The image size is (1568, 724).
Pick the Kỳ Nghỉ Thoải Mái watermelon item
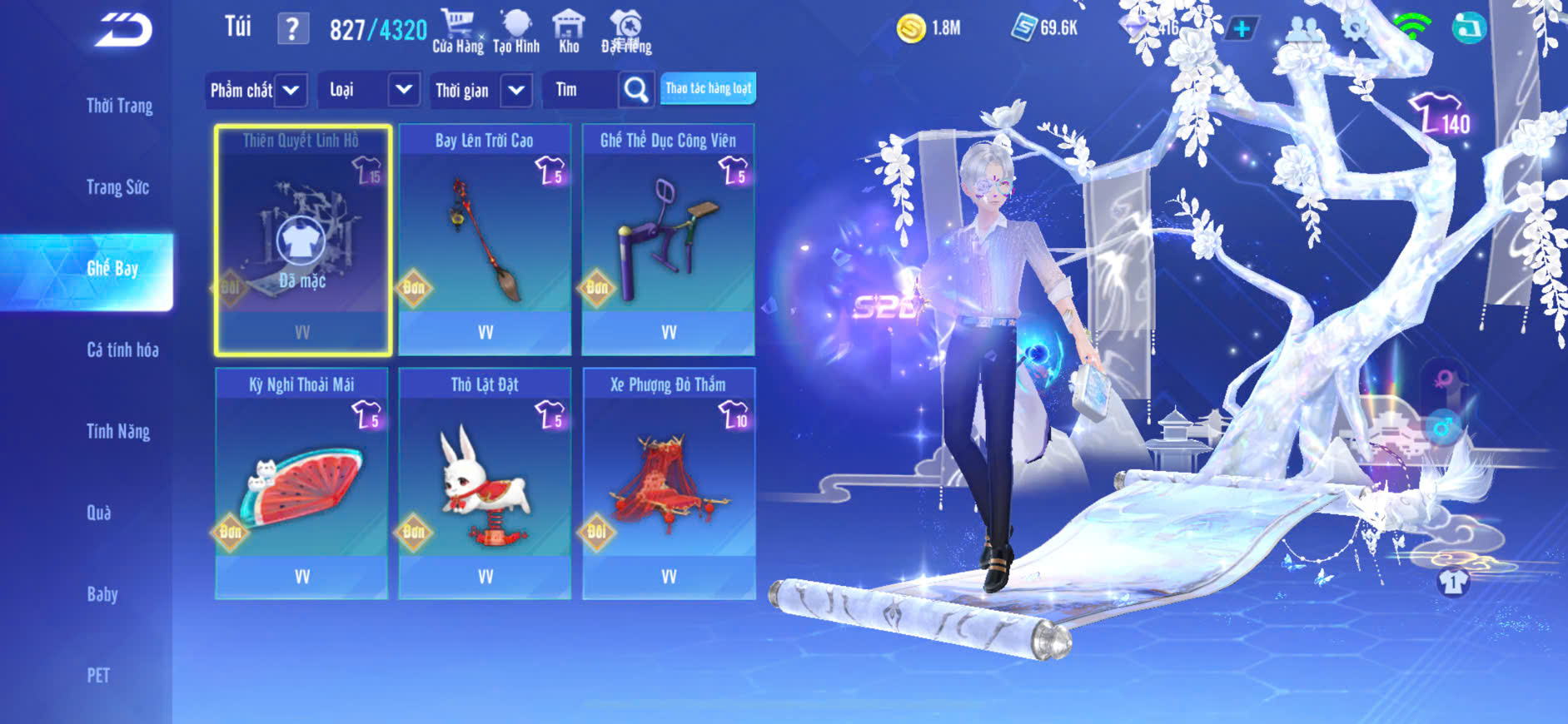click(301, 483)
